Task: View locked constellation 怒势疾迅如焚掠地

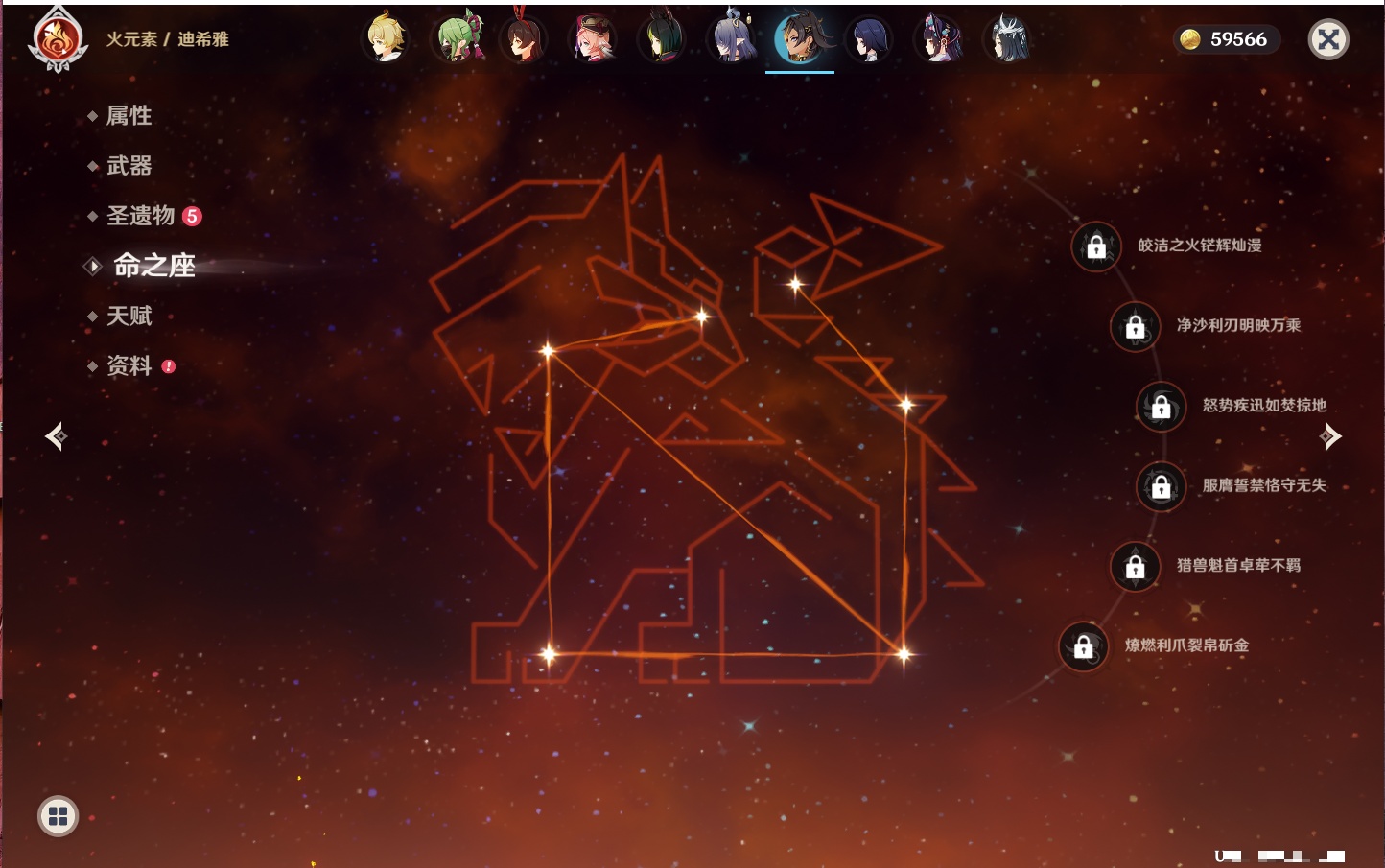Action: coord(1161,406)
